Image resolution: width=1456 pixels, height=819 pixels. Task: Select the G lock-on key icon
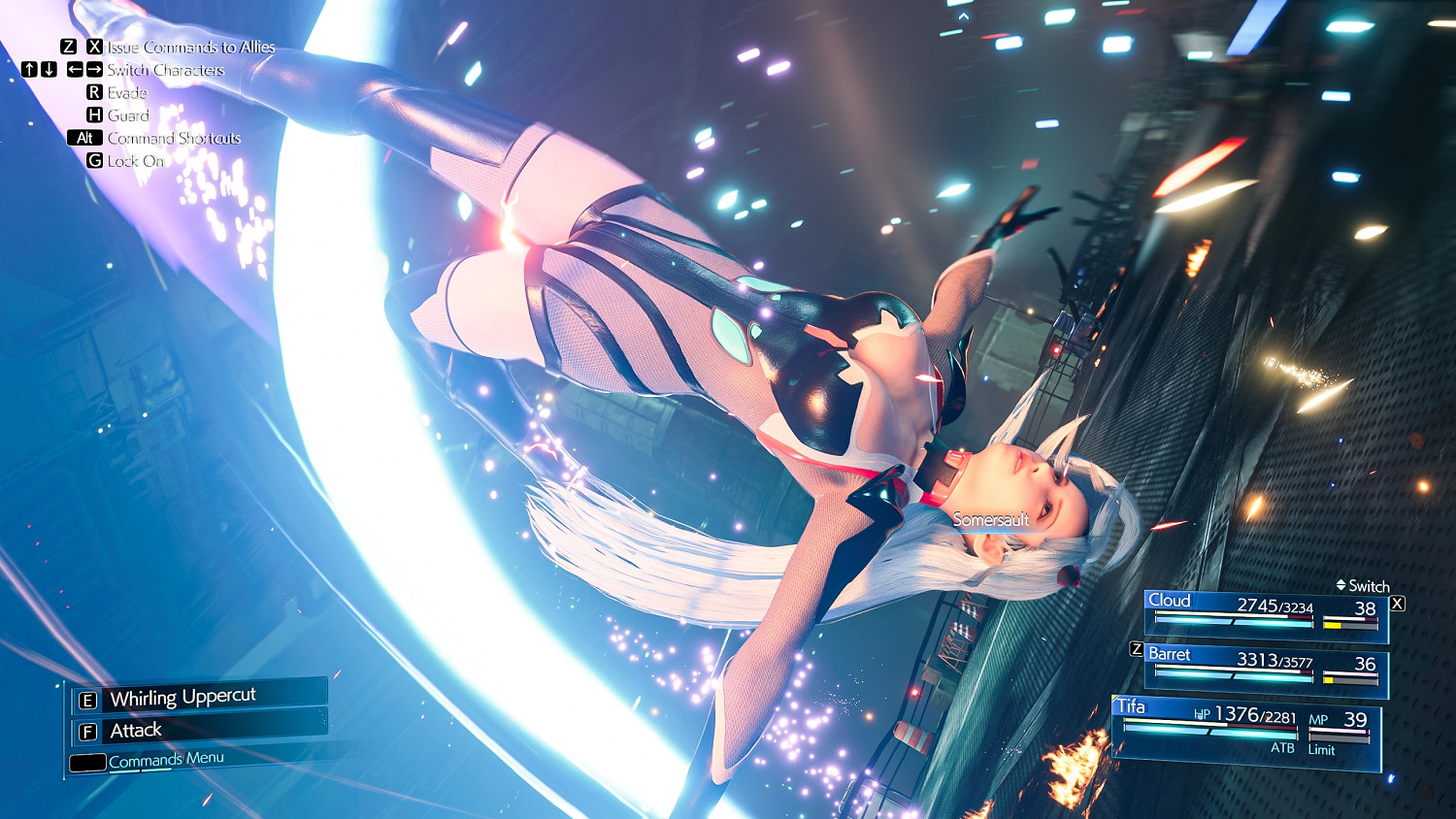[x=93, y=161]
